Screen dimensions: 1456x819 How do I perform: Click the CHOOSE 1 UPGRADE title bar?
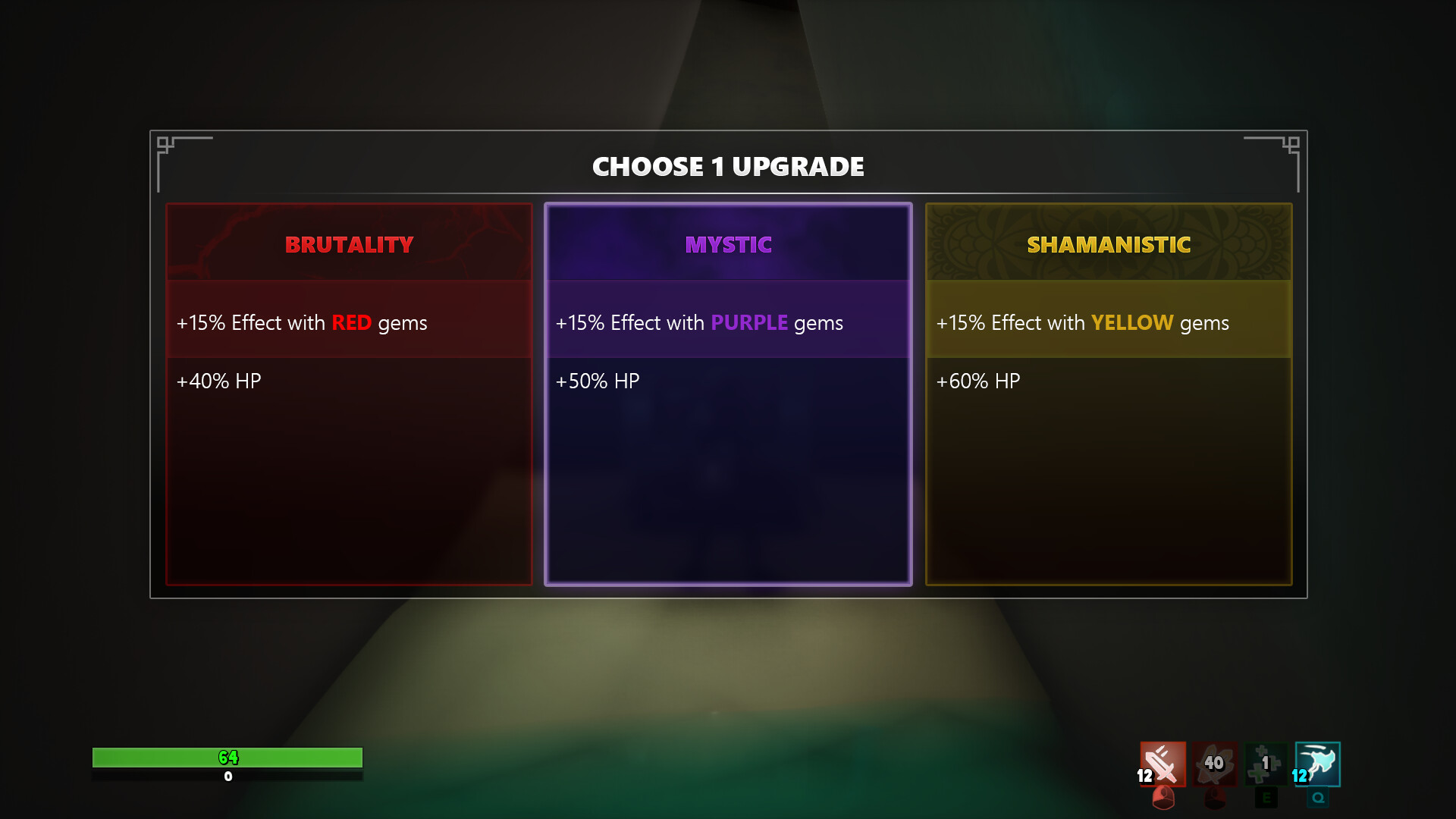coord(728,166)
